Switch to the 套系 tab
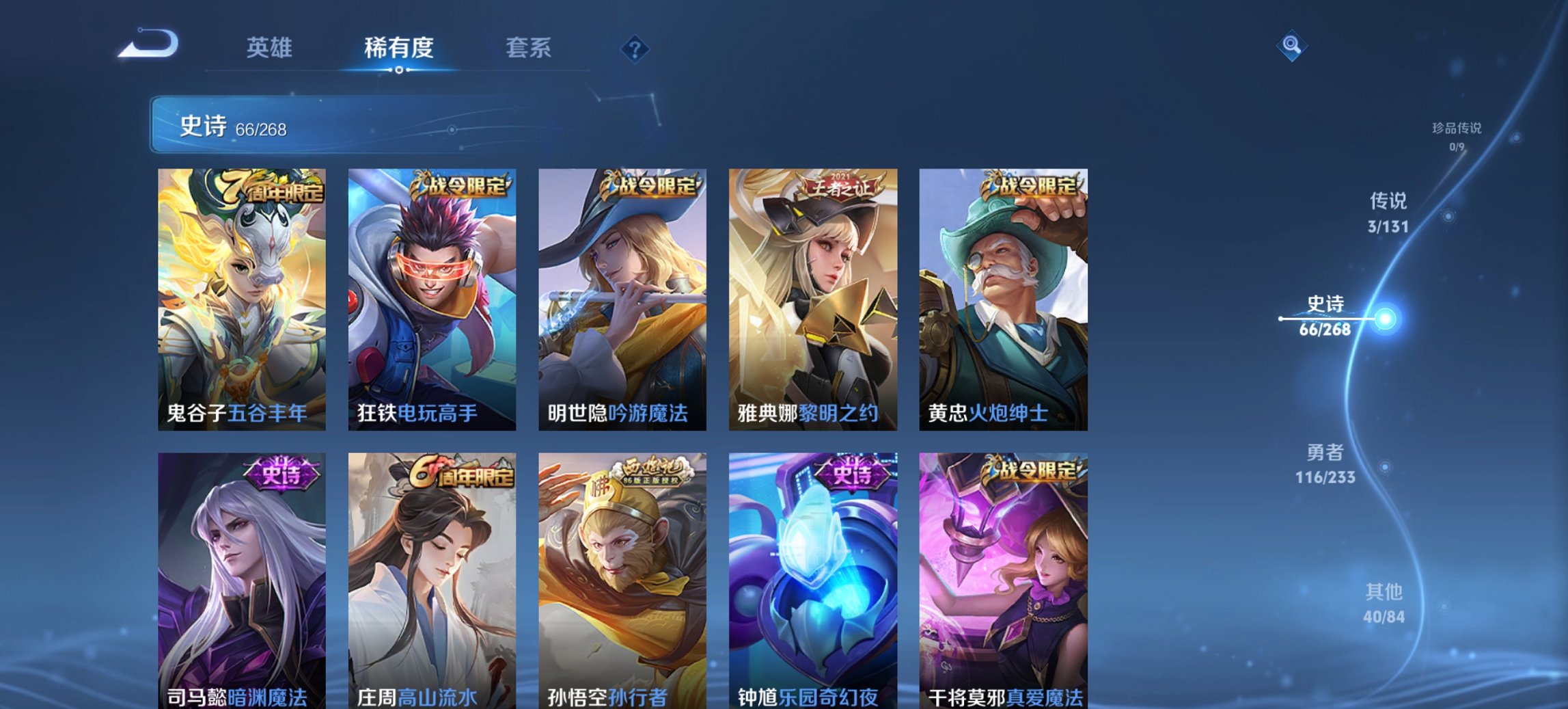Image resolution: width=1568 pixels, height=709 pixels. click(x=527, y=48)
